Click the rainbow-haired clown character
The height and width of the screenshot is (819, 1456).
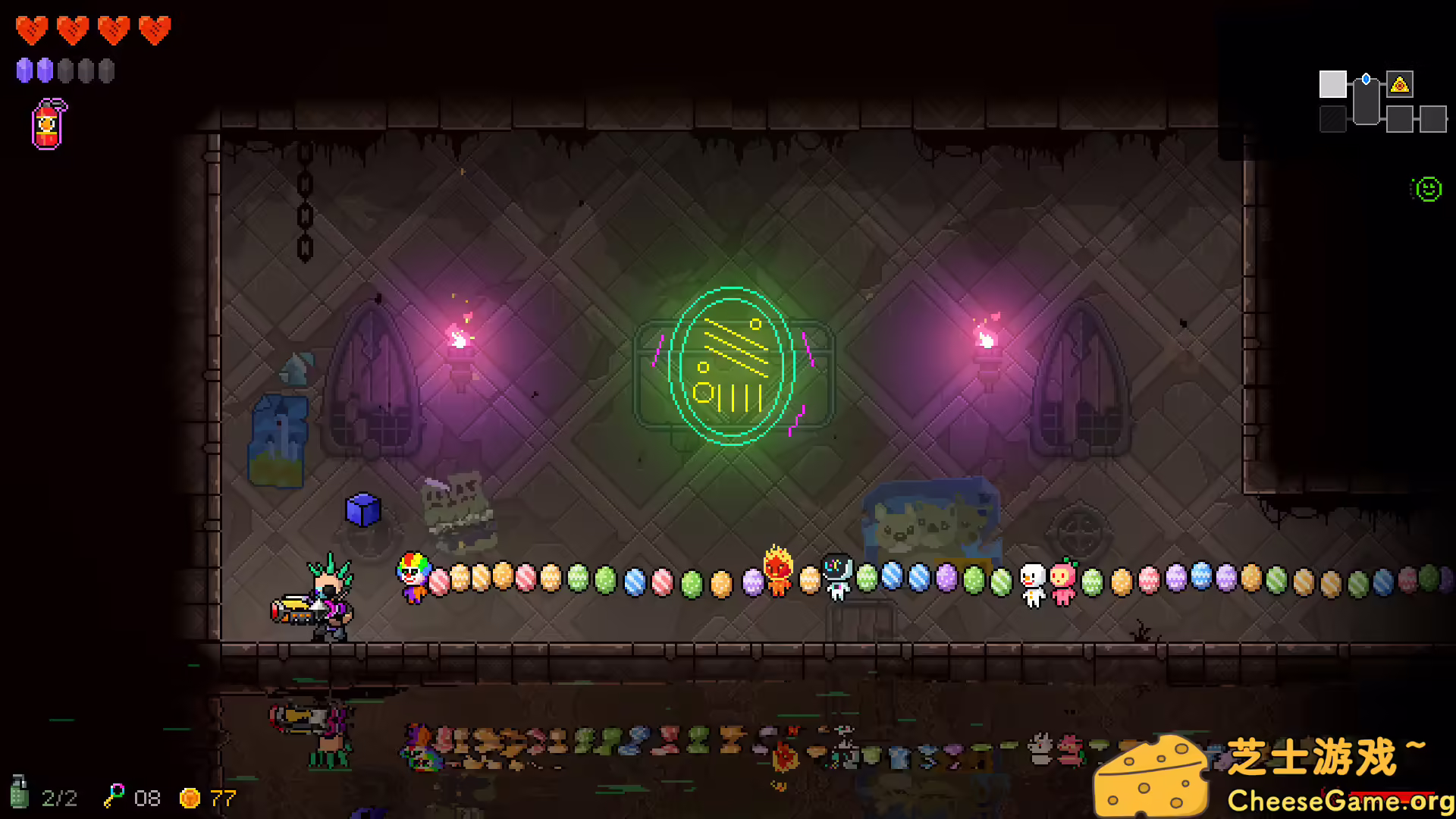tap(413, 578)
